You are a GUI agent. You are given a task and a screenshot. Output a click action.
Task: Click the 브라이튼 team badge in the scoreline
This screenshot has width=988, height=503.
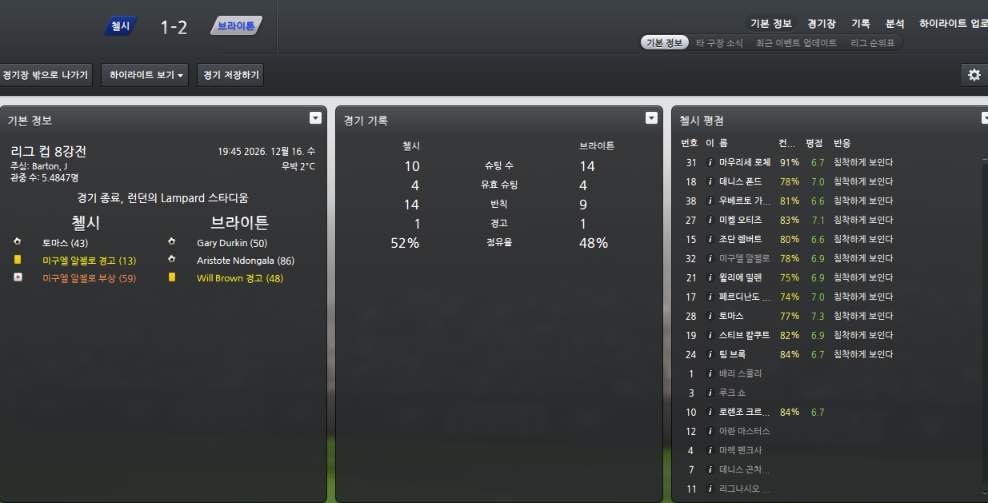pos(236,27)
